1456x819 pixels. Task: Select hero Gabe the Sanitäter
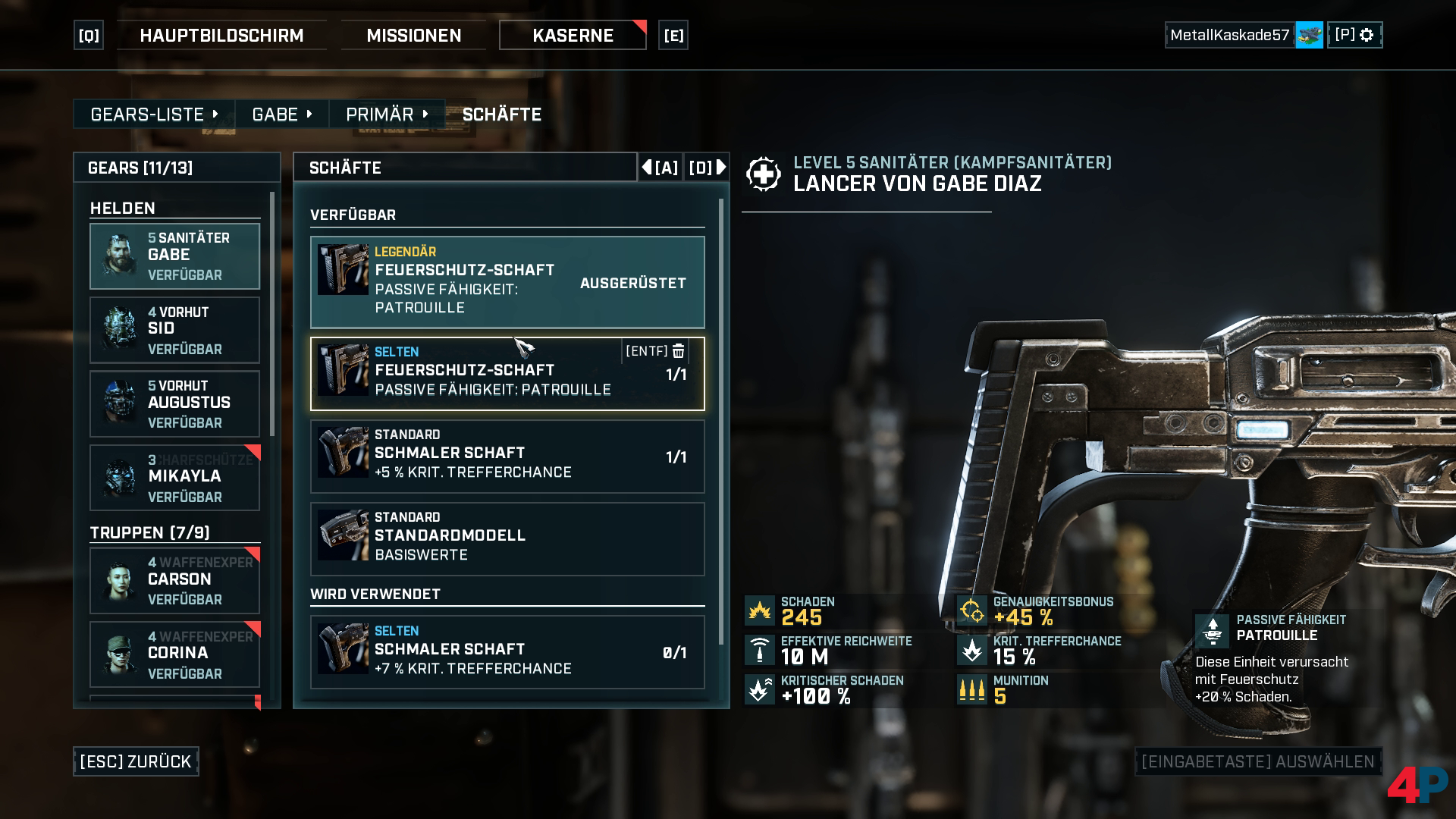174,256
